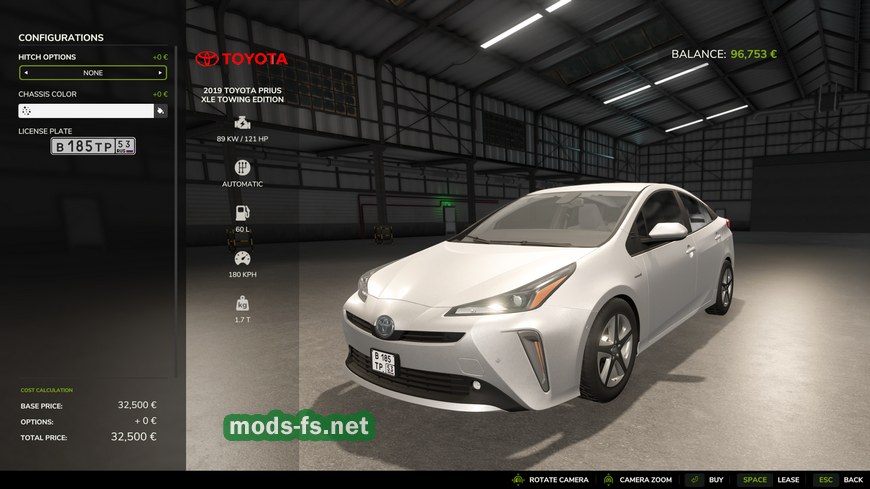Select the previous hitch option arrow
The image size is (870, 489).
click(26, 73)
